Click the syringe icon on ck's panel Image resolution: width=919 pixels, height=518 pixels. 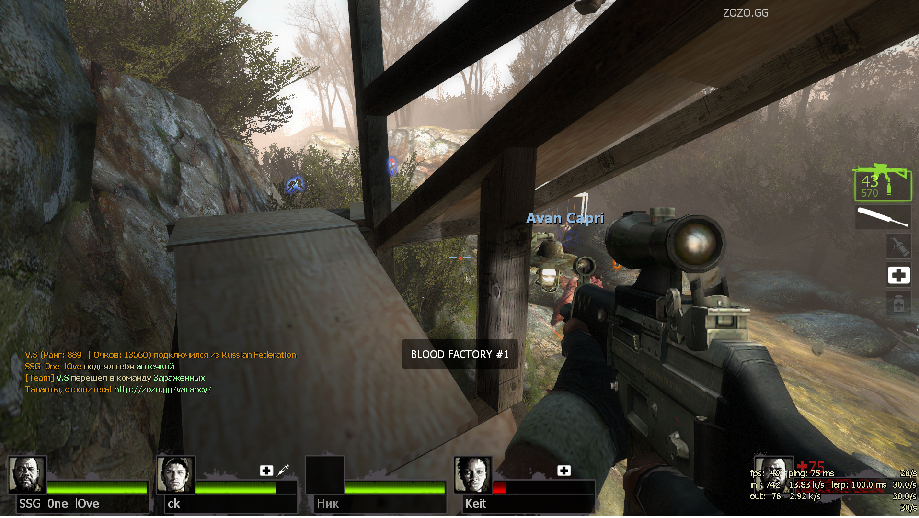tap(284, 469)
